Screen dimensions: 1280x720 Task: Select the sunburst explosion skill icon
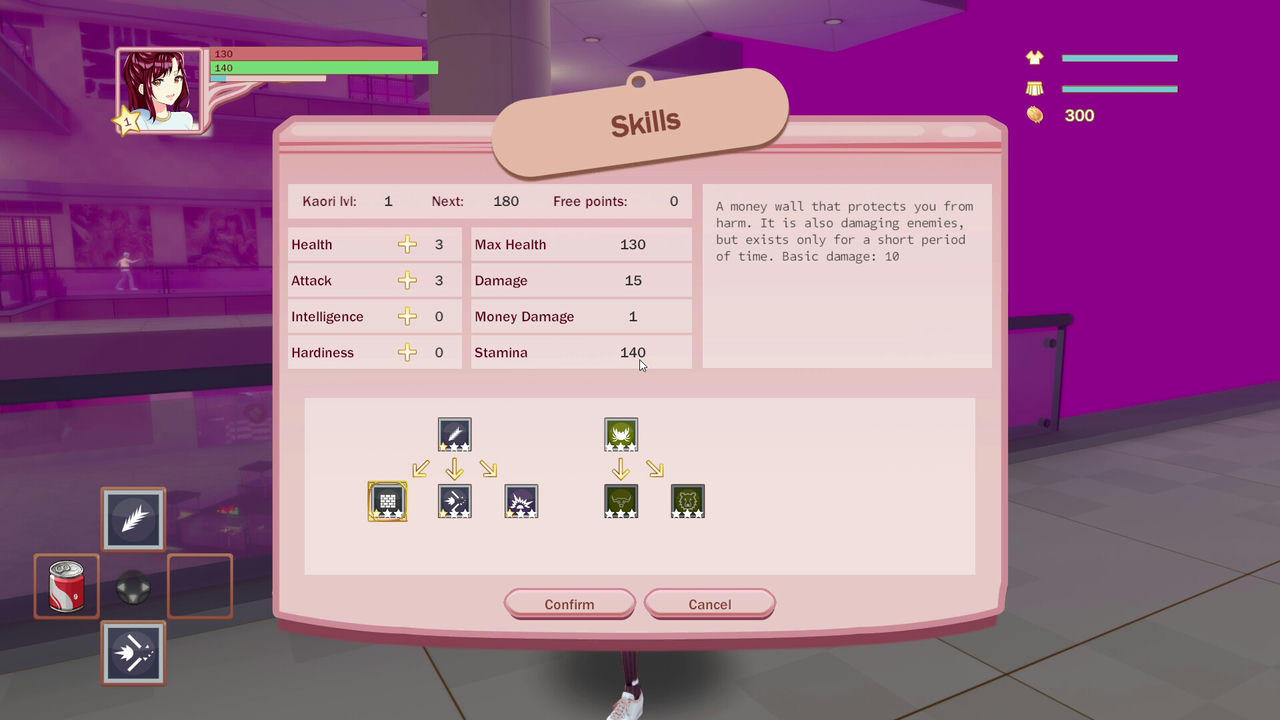[521, 501]
